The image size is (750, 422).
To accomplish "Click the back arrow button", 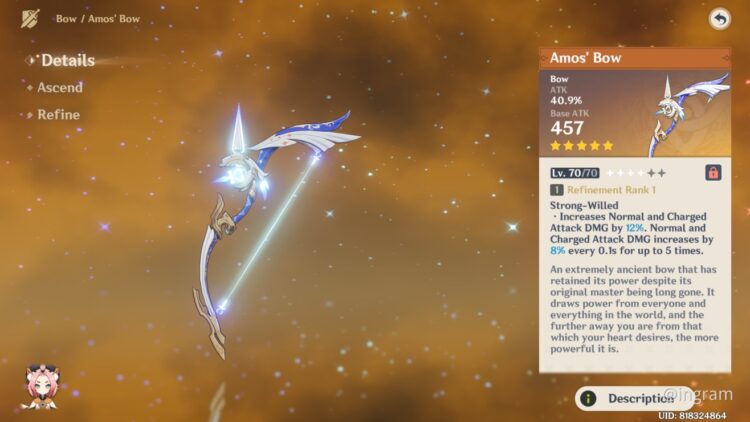I will pos(719,19).
